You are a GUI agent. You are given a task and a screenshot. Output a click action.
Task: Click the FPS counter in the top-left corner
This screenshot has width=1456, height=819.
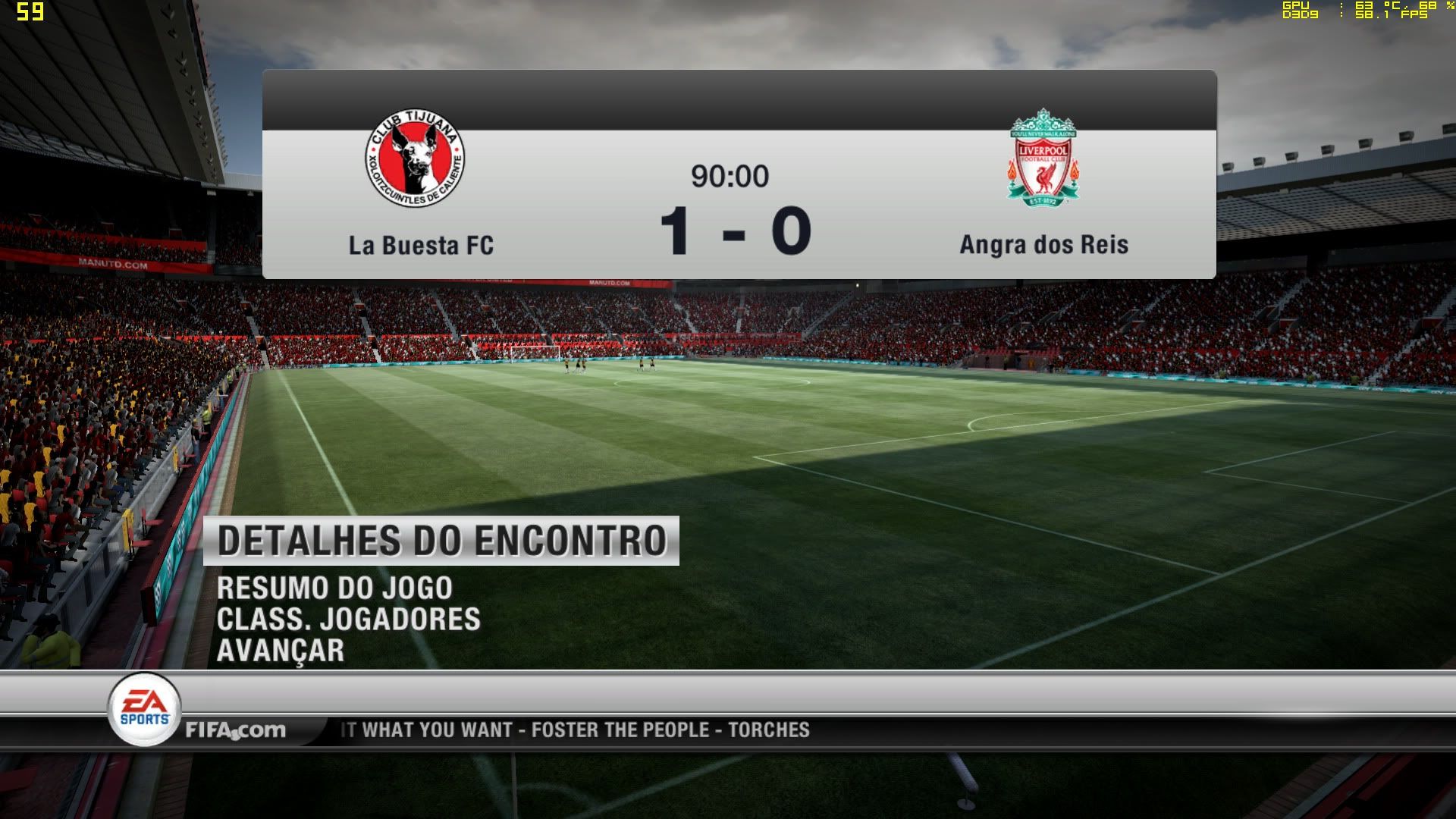[29, 11]
